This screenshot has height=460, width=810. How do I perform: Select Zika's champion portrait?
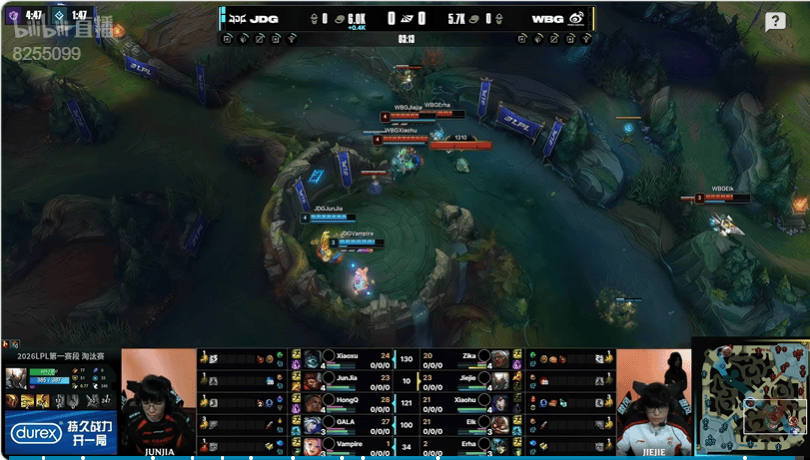pyautogui.click(x=501, y=358)
